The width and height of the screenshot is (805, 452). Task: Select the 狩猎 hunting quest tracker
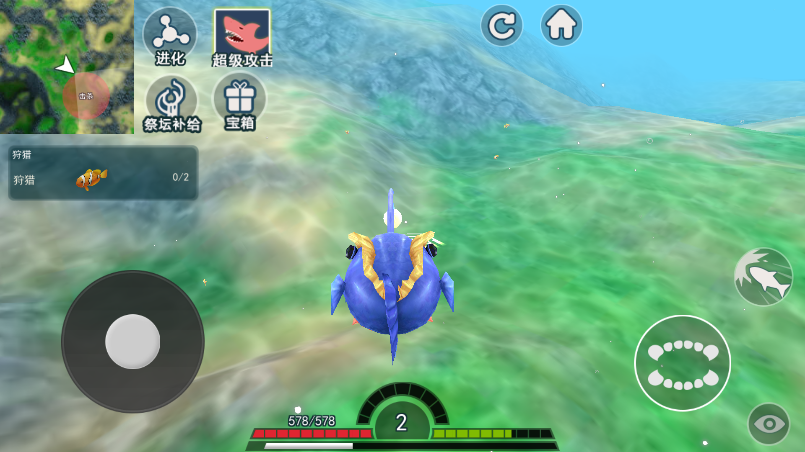(x=103, y=173)
